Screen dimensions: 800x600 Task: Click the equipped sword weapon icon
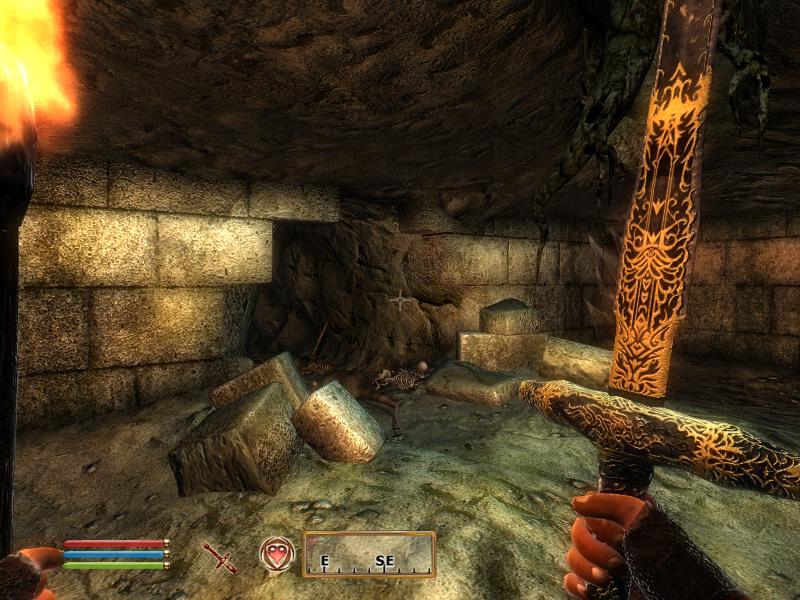click(x=219, y=557)
